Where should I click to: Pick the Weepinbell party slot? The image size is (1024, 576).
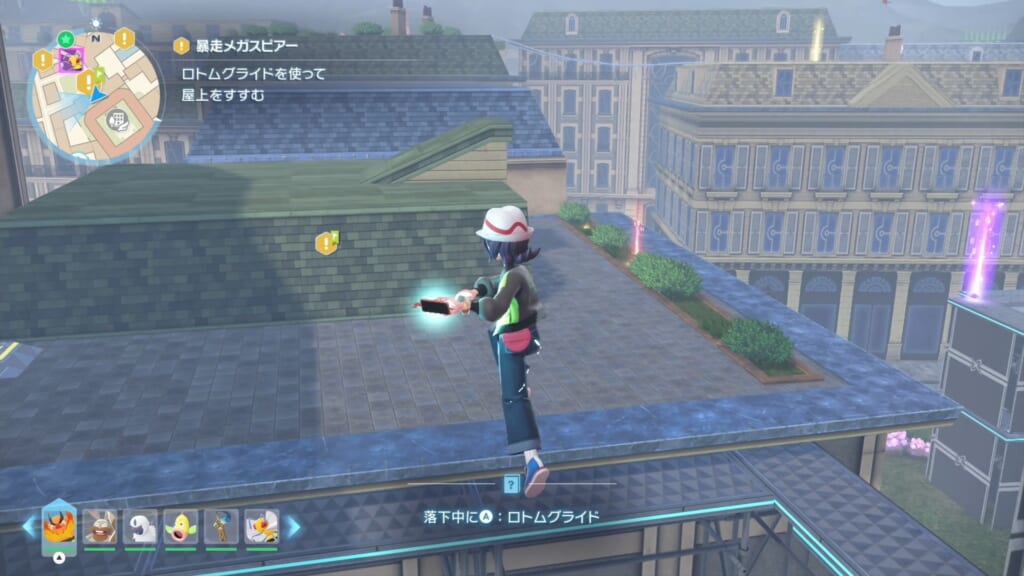(181, 526)
